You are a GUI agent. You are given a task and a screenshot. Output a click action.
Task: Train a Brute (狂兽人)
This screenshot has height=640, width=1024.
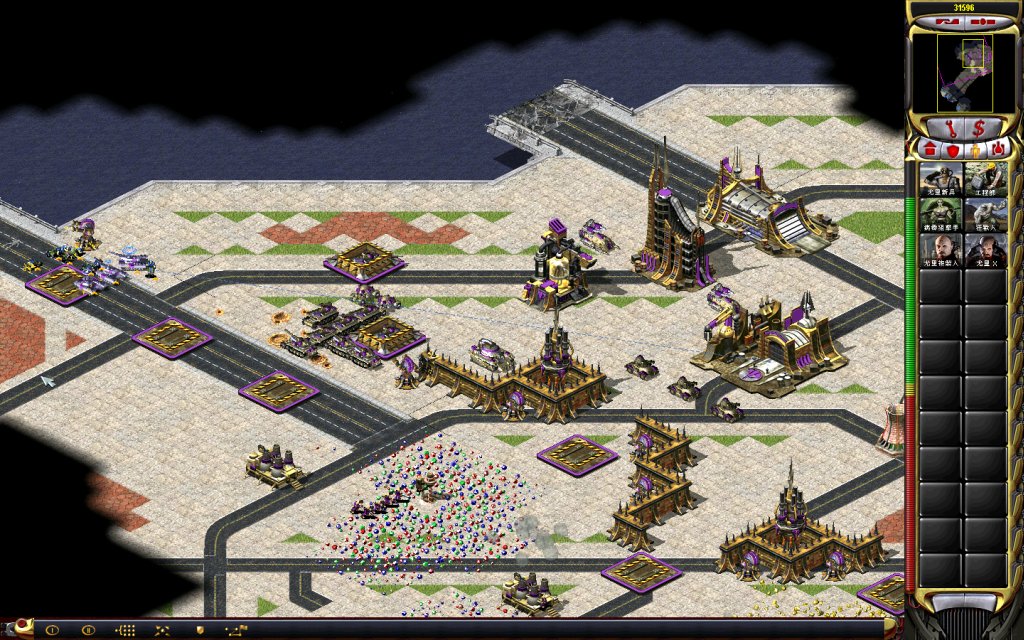985,215
